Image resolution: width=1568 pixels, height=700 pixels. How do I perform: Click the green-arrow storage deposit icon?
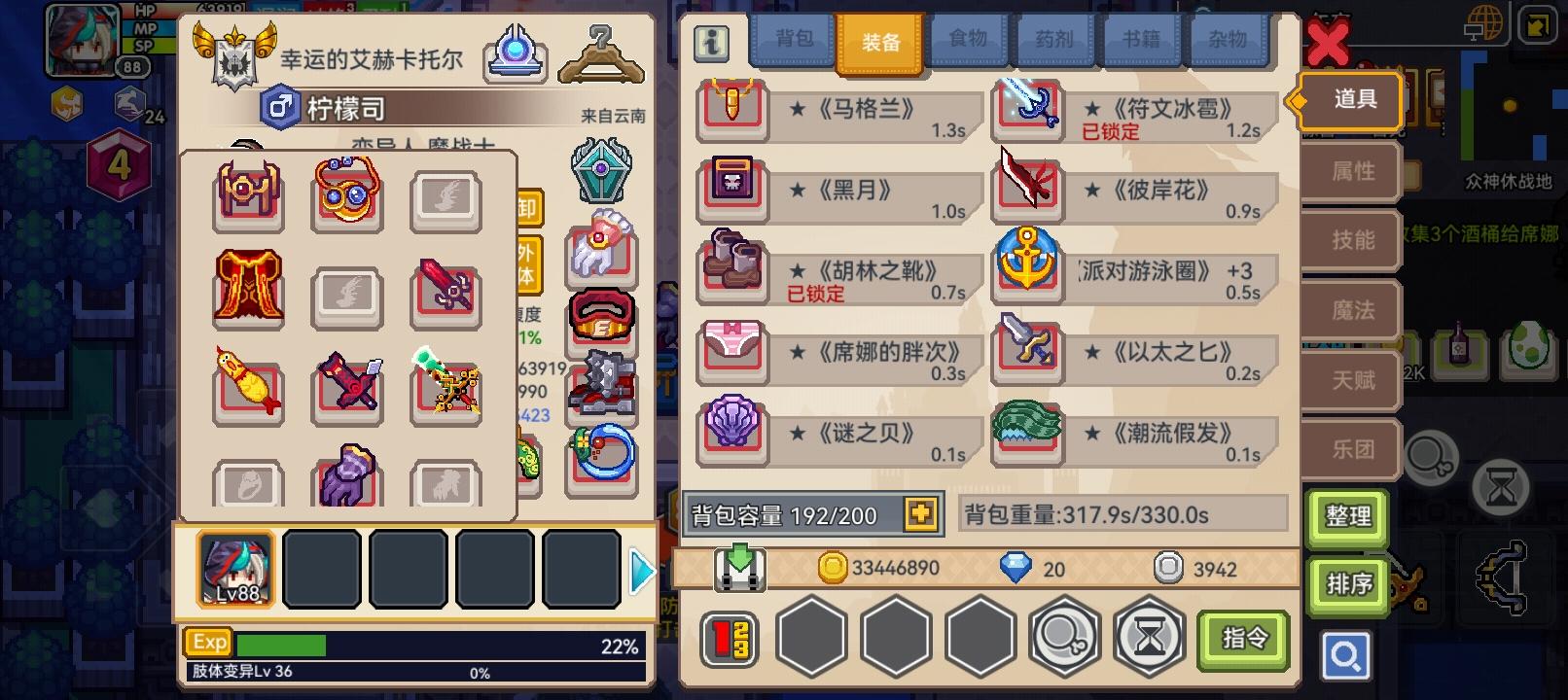[x=737, y=568]
